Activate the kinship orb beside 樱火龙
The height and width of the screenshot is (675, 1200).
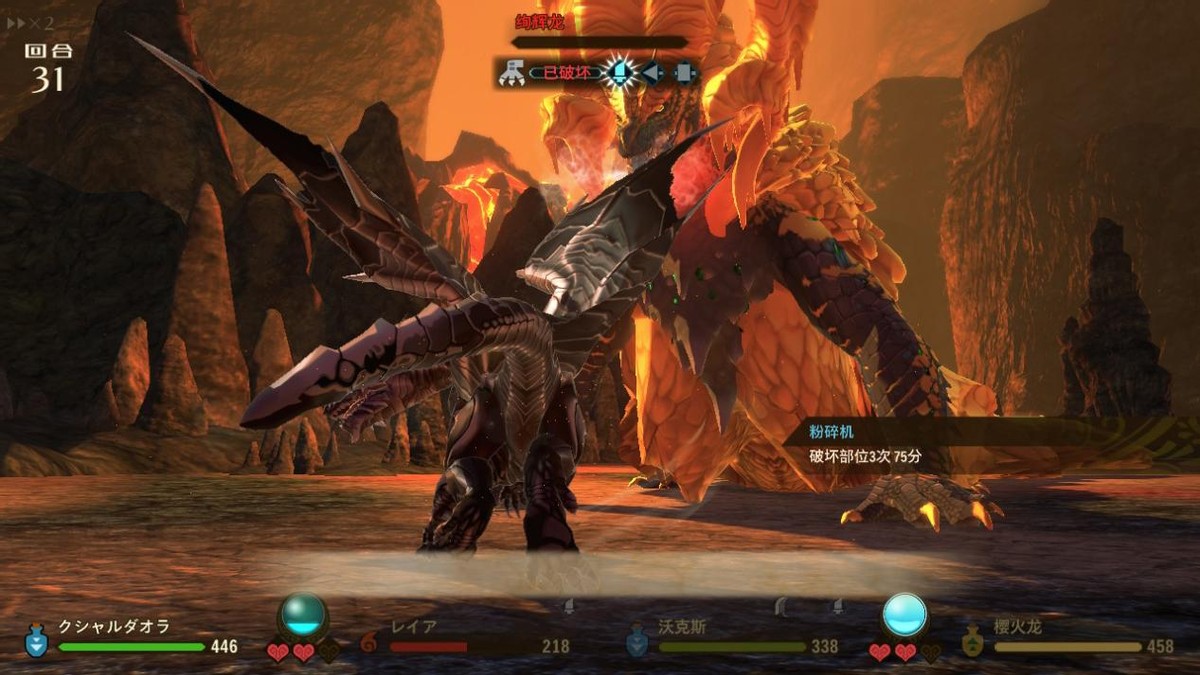pyautogui.click(x=905, y=614)
